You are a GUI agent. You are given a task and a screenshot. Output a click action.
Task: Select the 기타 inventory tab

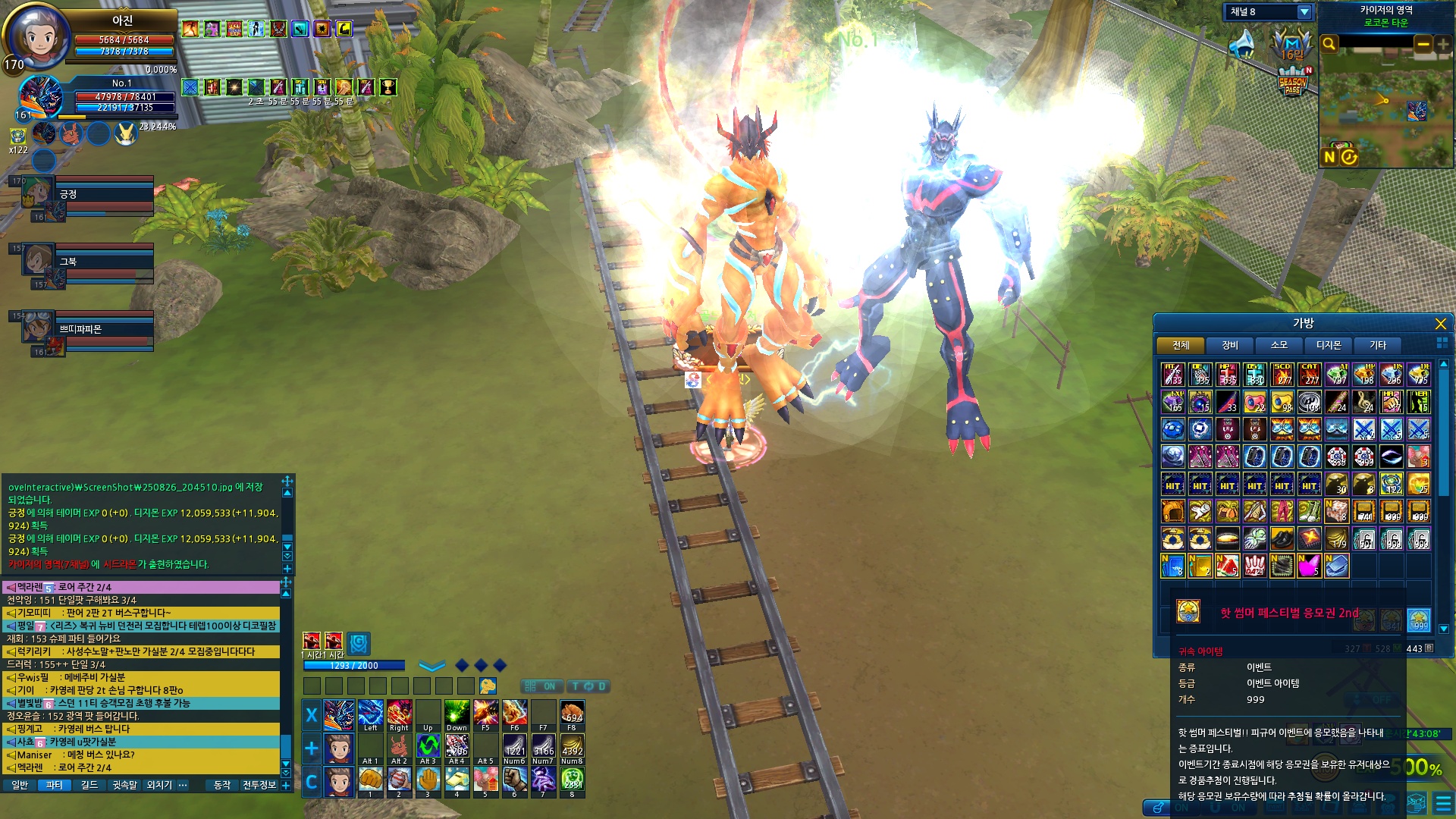click(1378, 346)
